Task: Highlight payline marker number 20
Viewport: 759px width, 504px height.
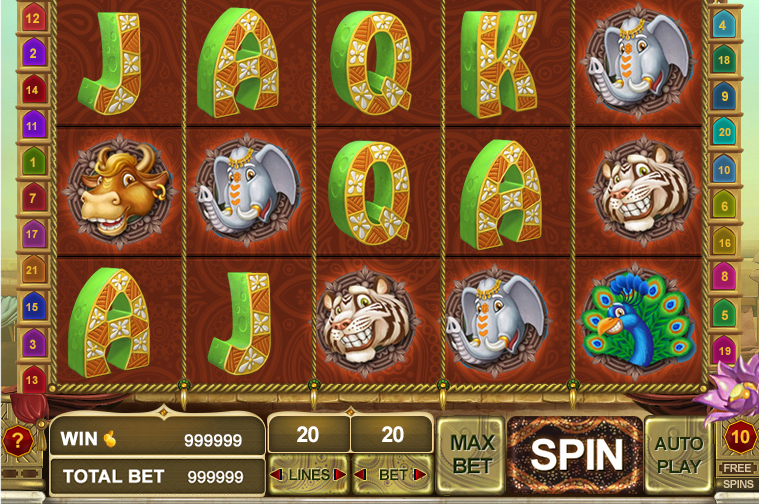Action: (x=725, y=132)
